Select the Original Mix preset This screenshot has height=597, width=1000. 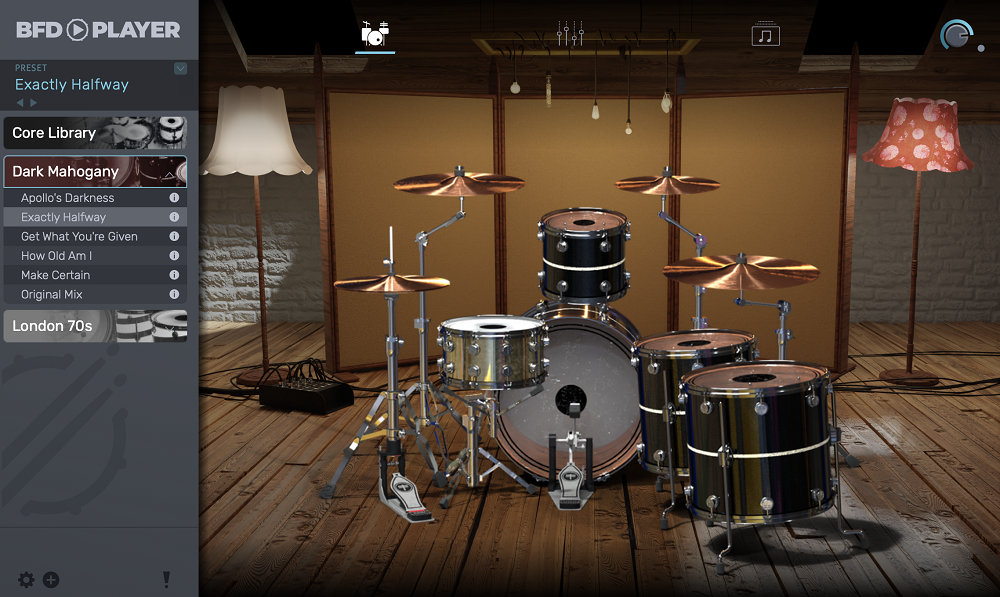(52, 294)
